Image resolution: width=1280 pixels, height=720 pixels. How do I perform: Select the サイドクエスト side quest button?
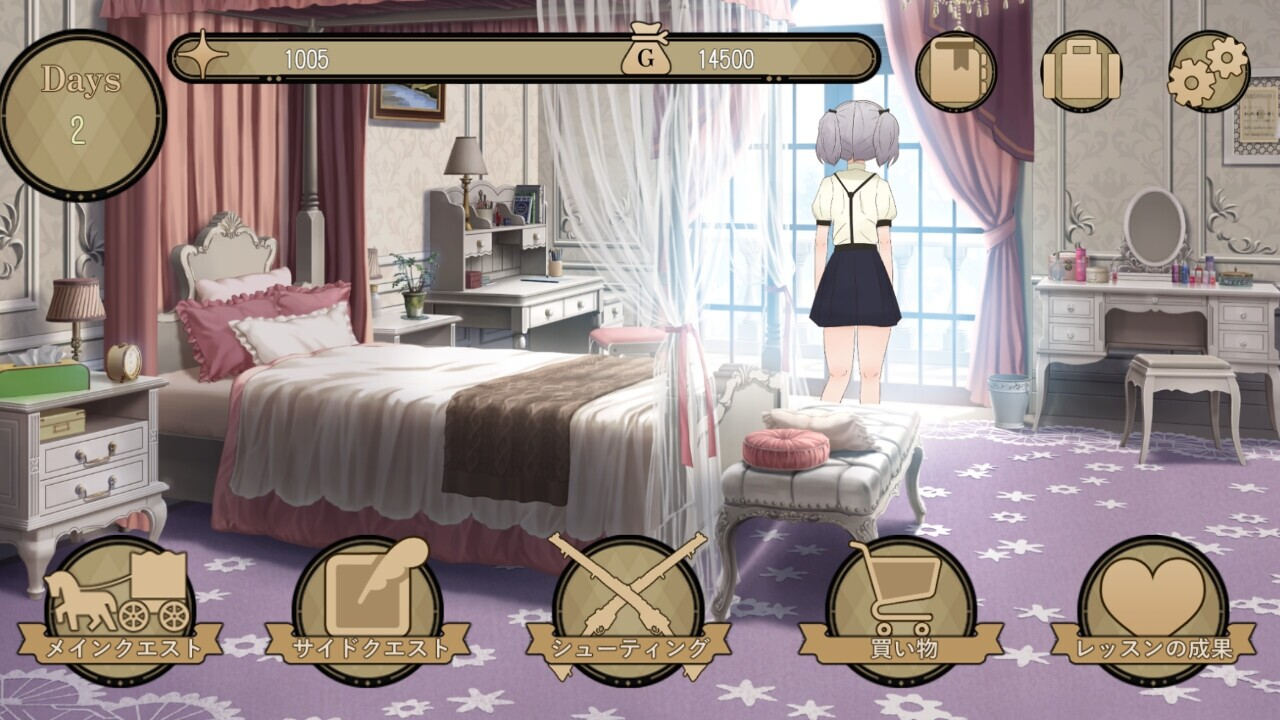(367, 608)
